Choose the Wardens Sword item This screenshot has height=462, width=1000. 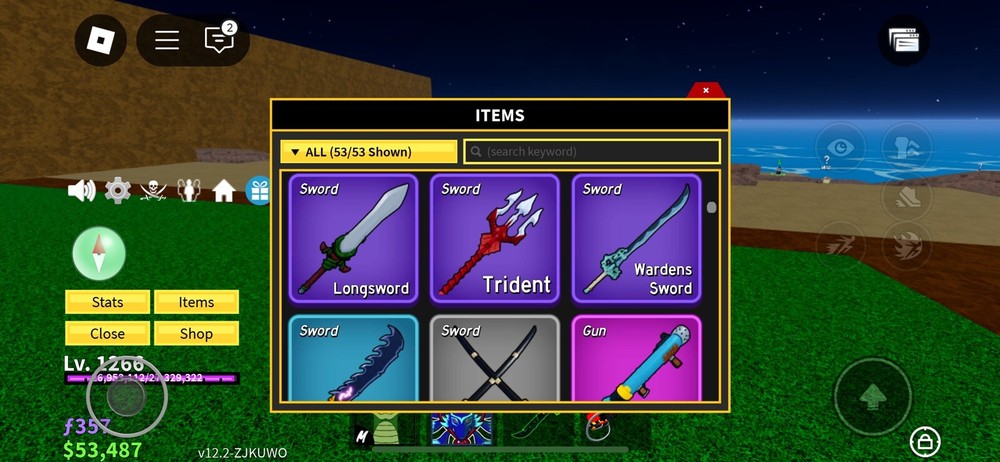click(636, 238)
